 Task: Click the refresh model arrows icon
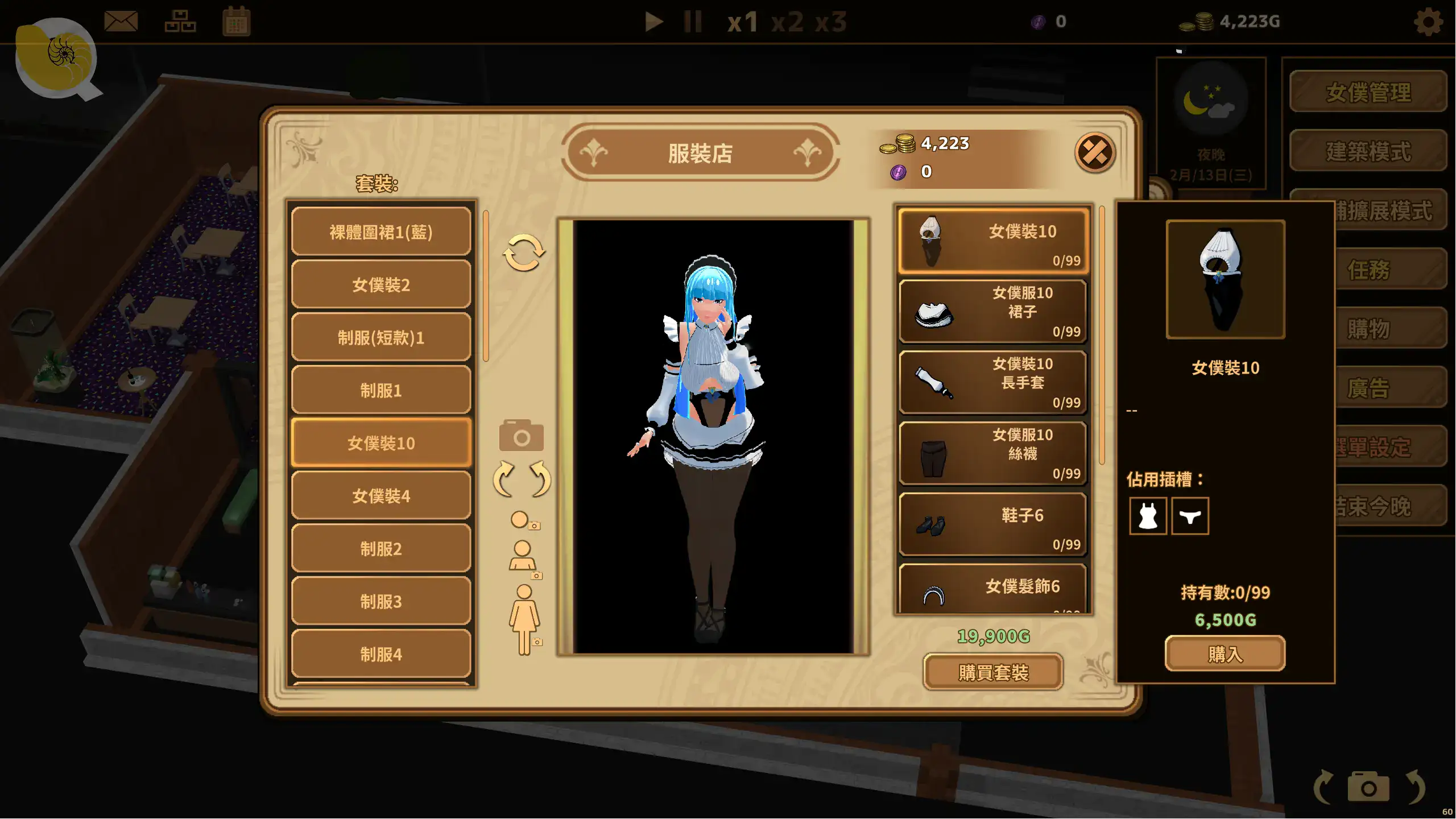click(523, 252)
